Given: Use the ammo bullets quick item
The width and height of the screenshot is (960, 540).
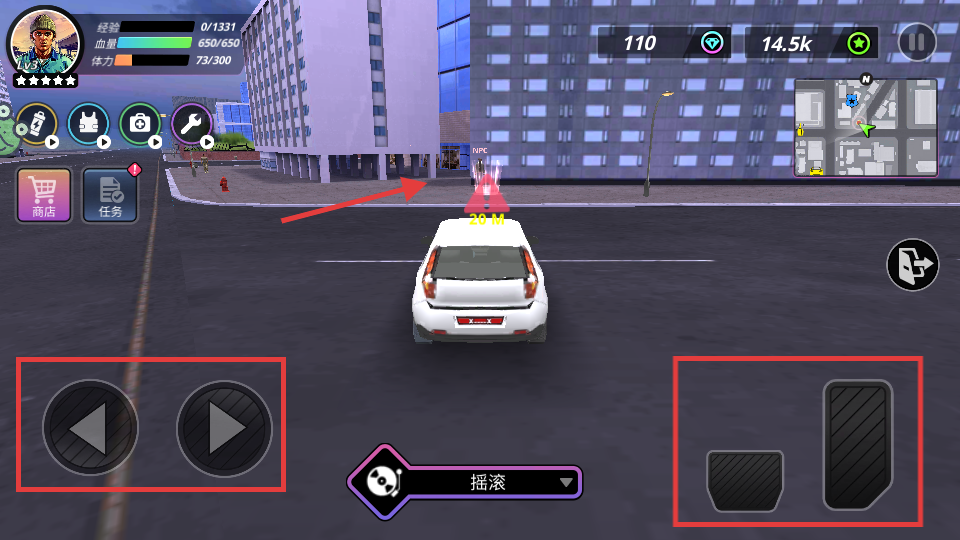Looking at the screenshot, I should tap(37, 124).
